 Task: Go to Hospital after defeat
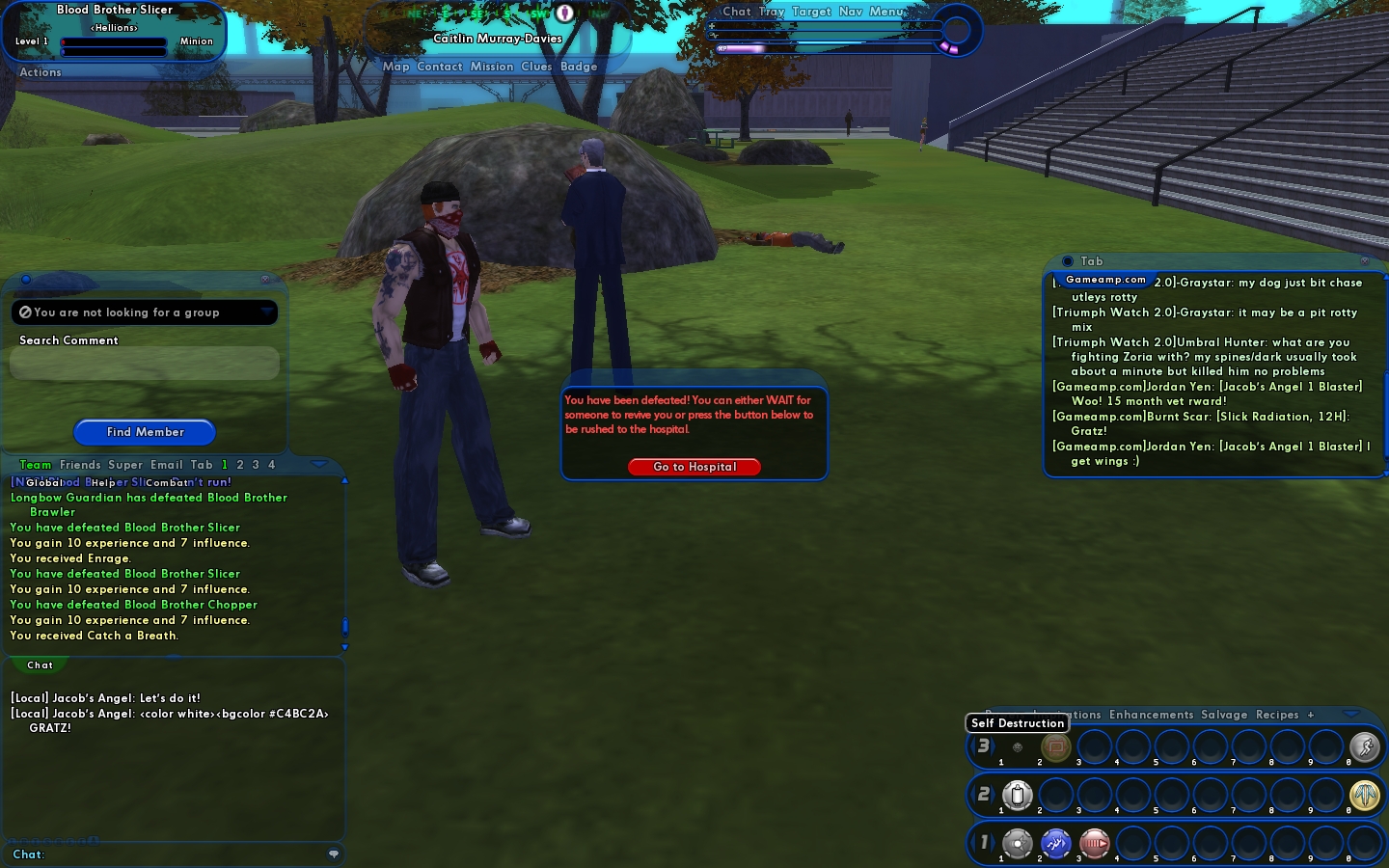(x=694, y=467)
